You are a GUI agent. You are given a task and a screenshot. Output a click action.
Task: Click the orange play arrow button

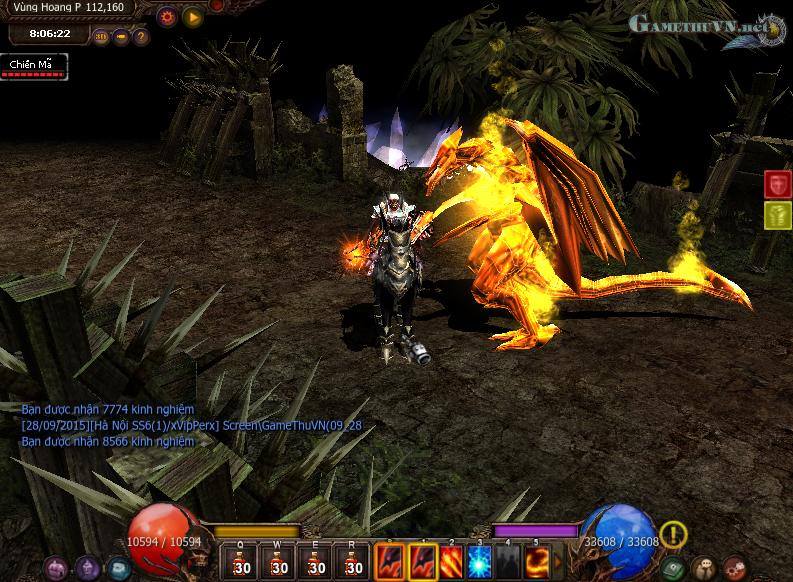pos(192,16)
